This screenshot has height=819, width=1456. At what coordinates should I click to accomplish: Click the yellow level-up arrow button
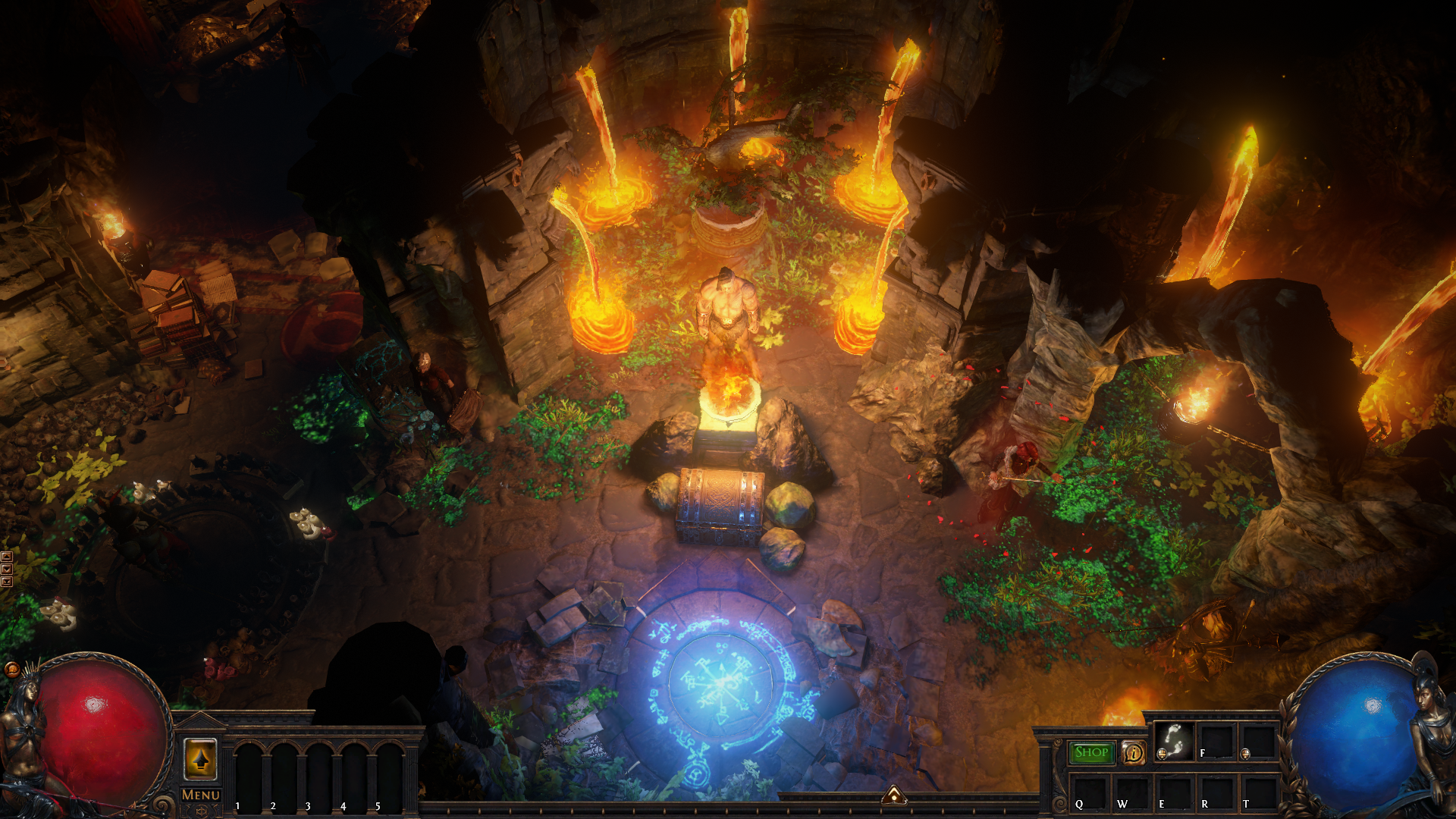[200, 758]
